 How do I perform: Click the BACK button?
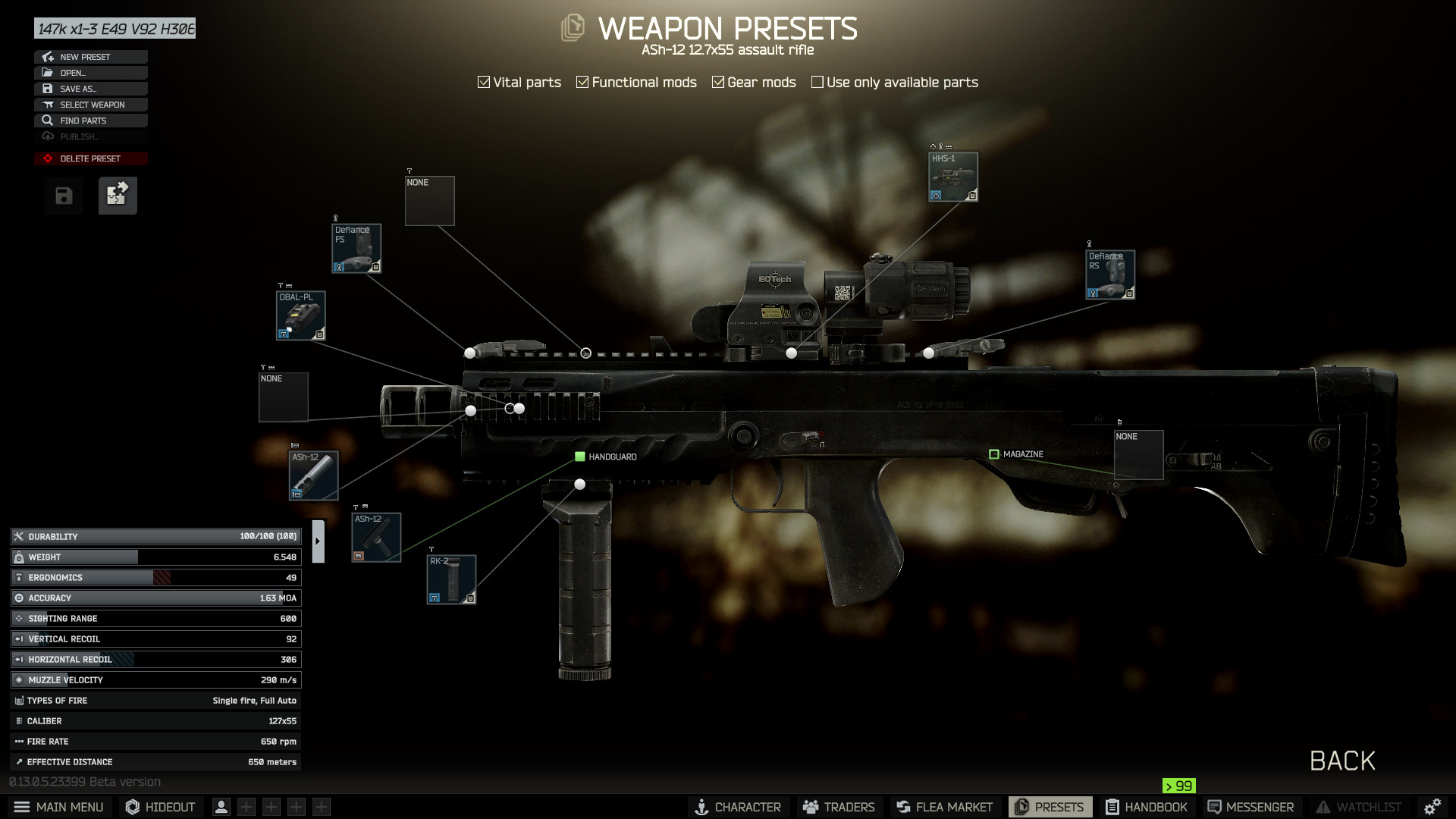[x=1342, y=761]
